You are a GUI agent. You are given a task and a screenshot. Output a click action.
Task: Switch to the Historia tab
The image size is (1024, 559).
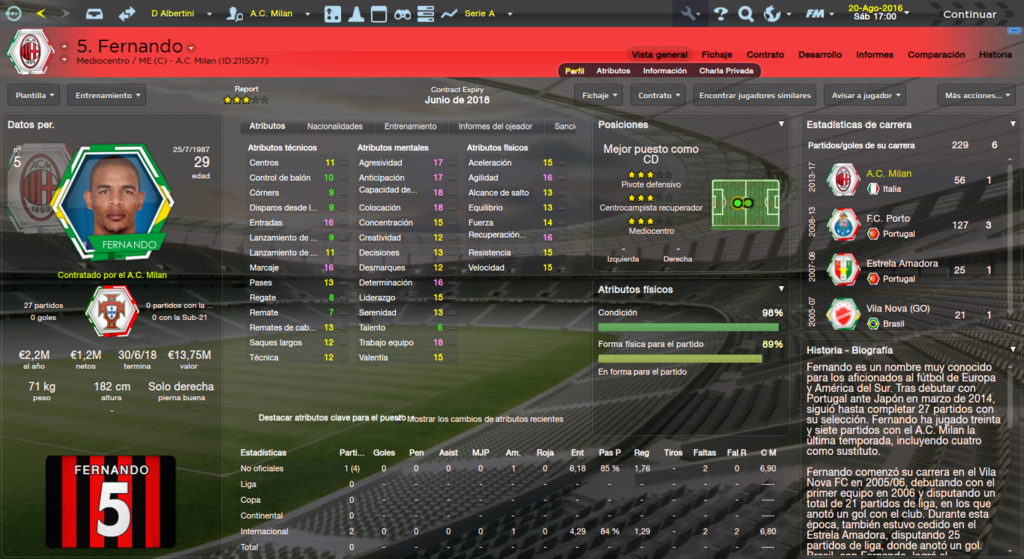(995, 55)
